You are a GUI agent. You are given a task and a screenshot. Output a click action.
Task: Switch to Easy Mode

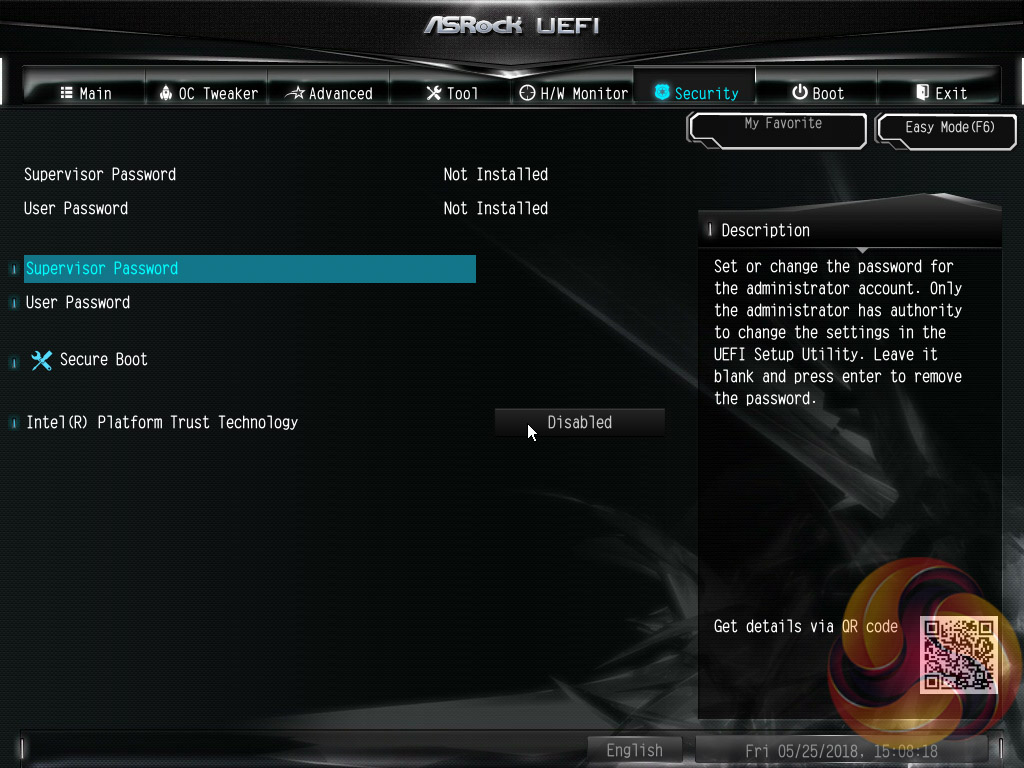(949, 128)
